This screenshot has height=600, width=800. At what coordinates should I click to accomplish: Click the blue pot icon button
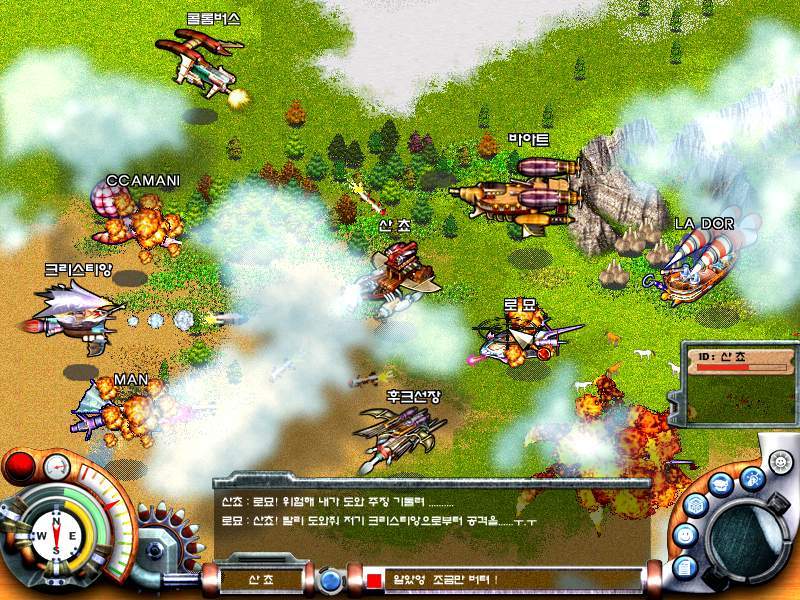coord(721,484)
